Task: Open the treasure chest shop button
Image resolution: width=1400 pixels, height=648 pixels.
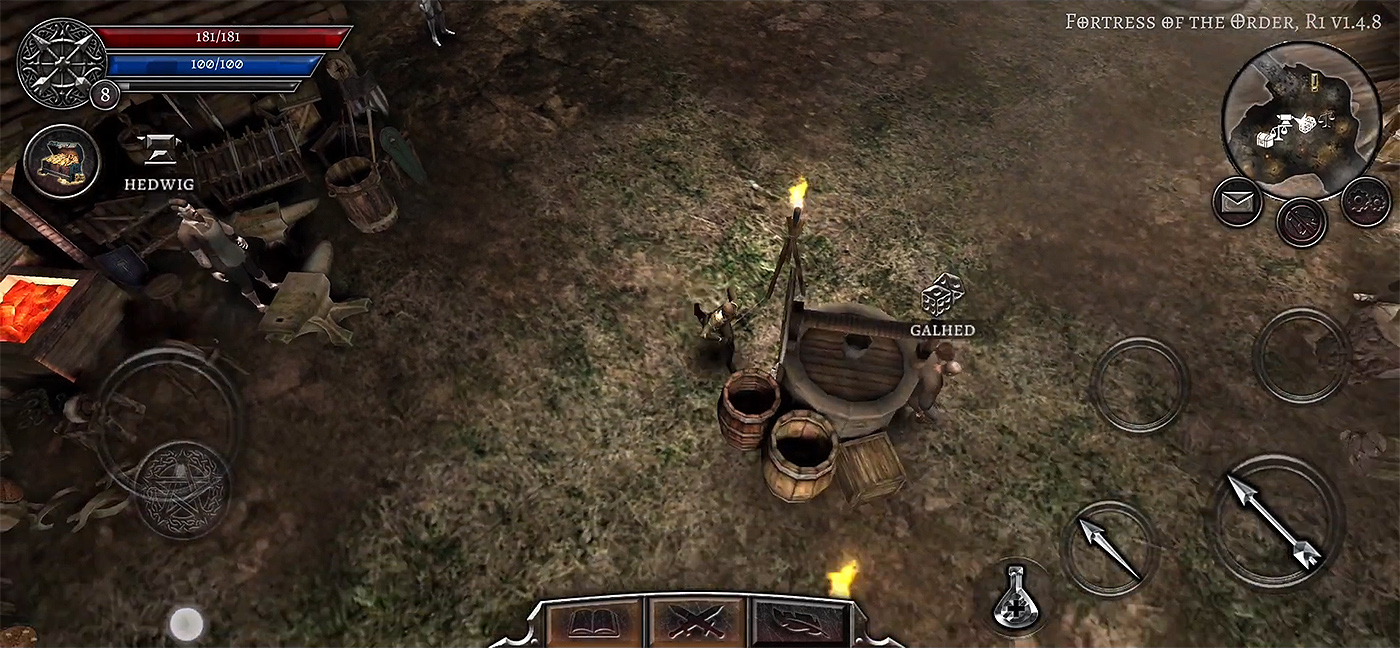Action: 62,161
